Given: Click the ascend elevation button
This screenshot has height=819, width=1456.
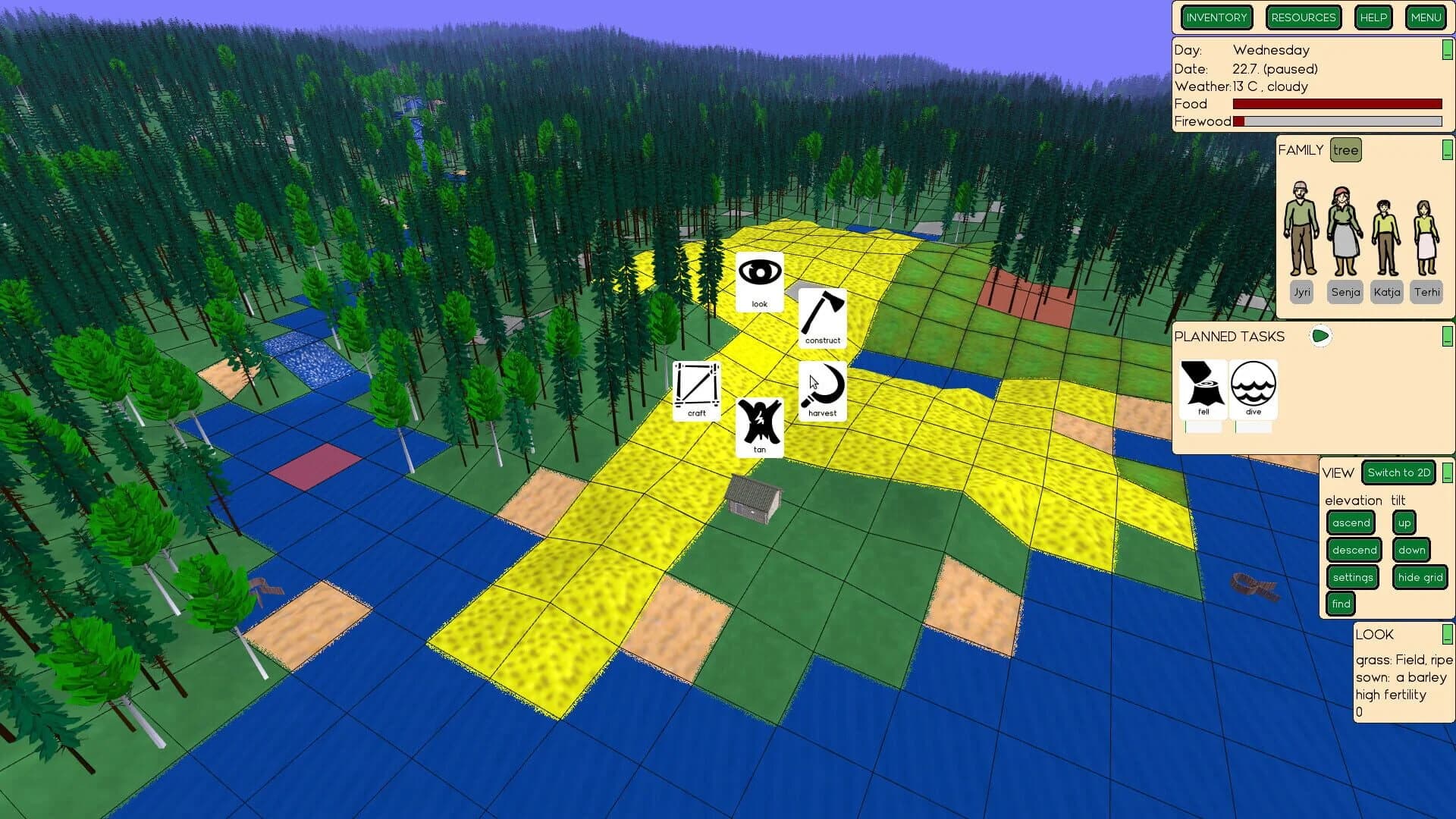Looking at the screenshot, I should tap(1350, 522).
